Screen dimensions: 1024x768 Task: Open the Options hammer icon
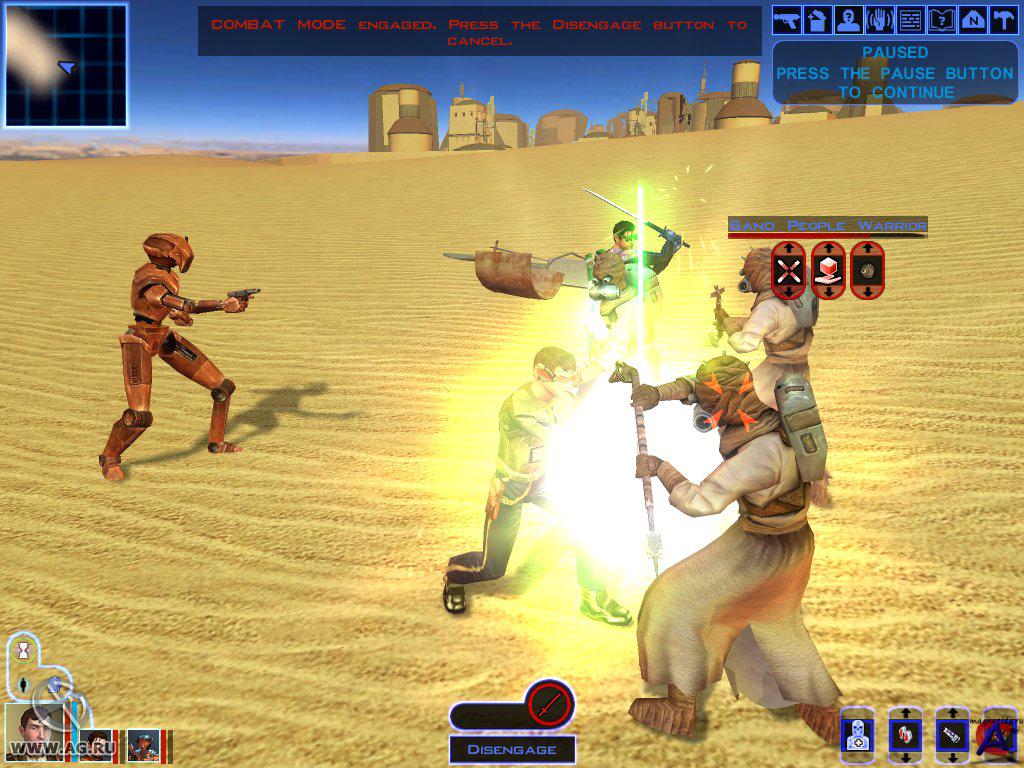[1003, 19]
